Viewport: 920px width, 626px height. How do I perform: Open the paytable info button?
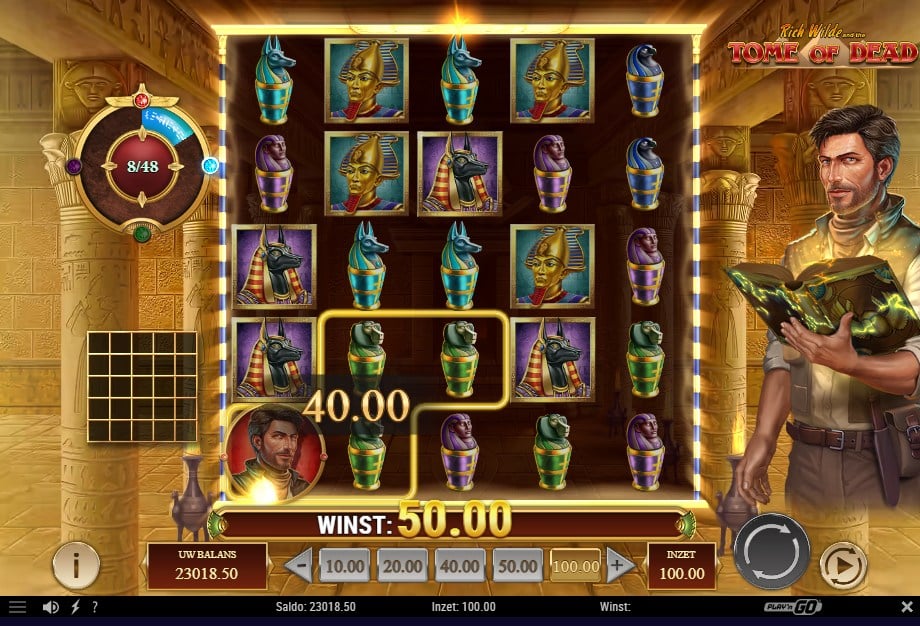tap(76, 566)
